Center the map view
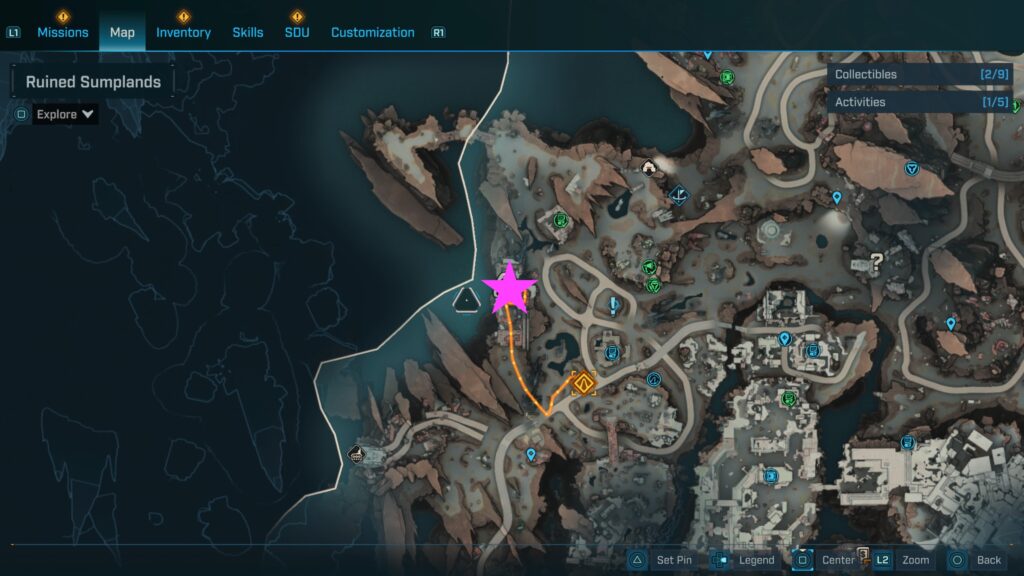 [x=826, y=560]
